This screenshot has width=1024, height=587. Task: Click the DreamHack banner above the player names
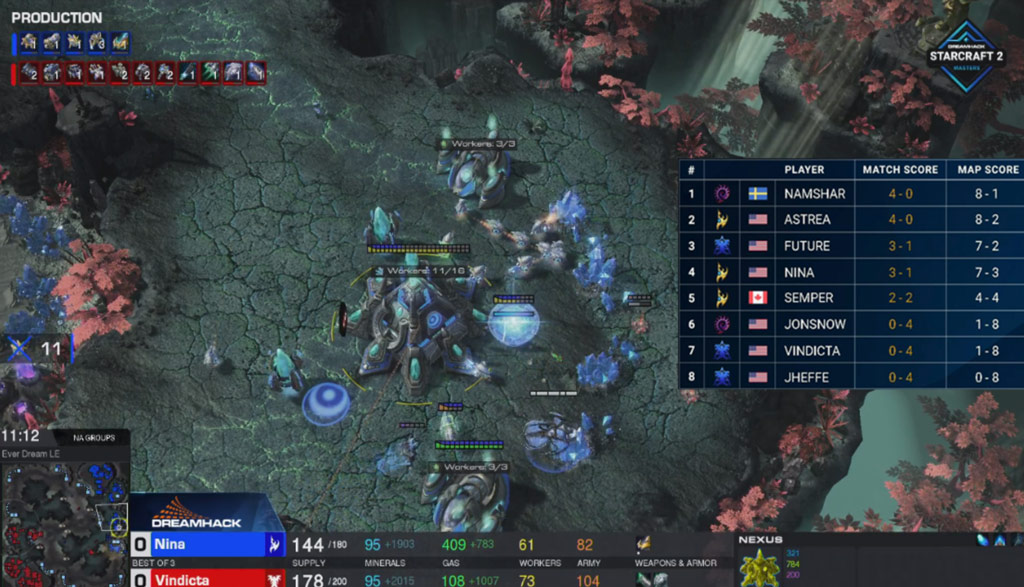click(195, 514)
